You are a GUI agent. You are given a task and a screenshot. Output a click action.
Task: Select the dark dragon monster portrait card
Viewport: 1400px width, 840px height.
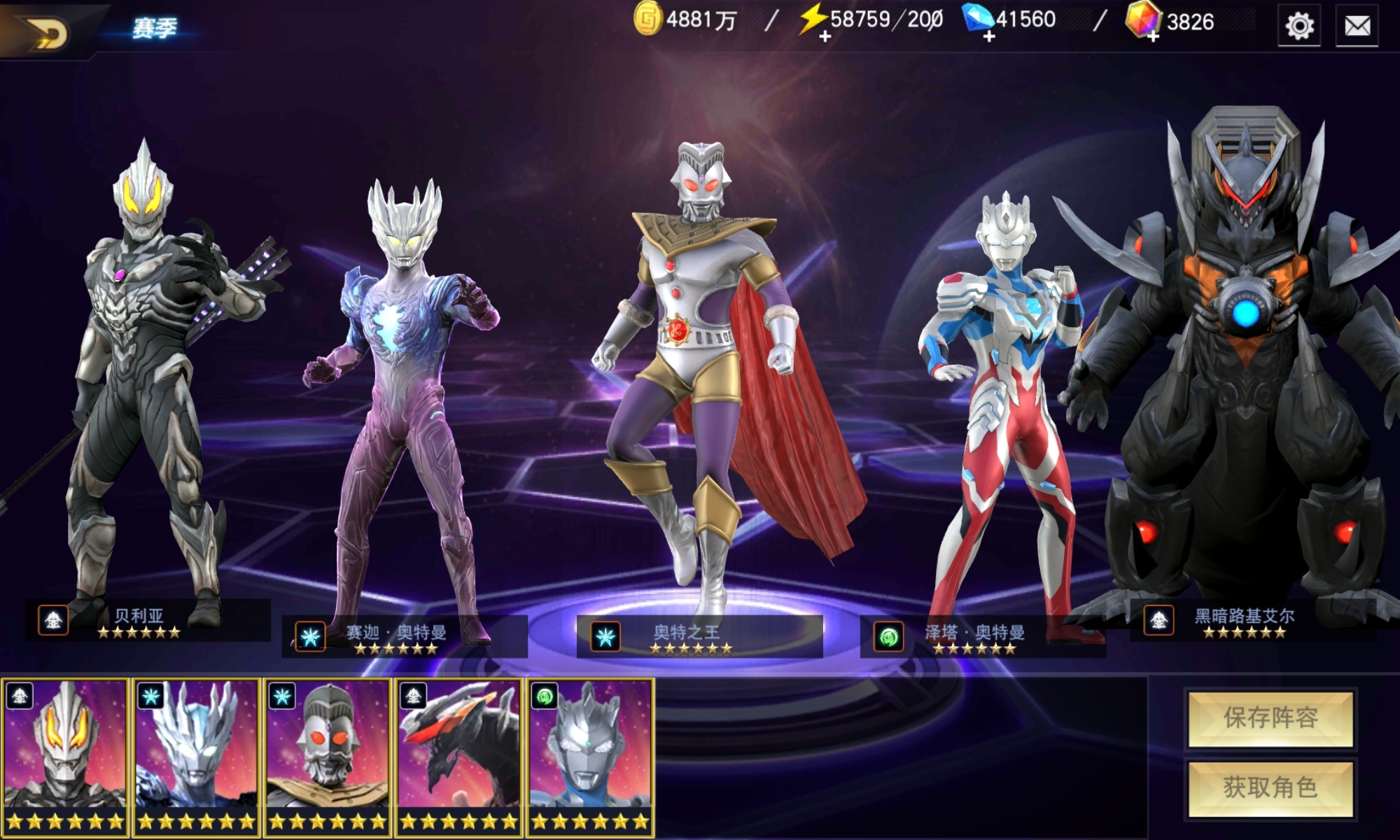[x=458, y=757]
